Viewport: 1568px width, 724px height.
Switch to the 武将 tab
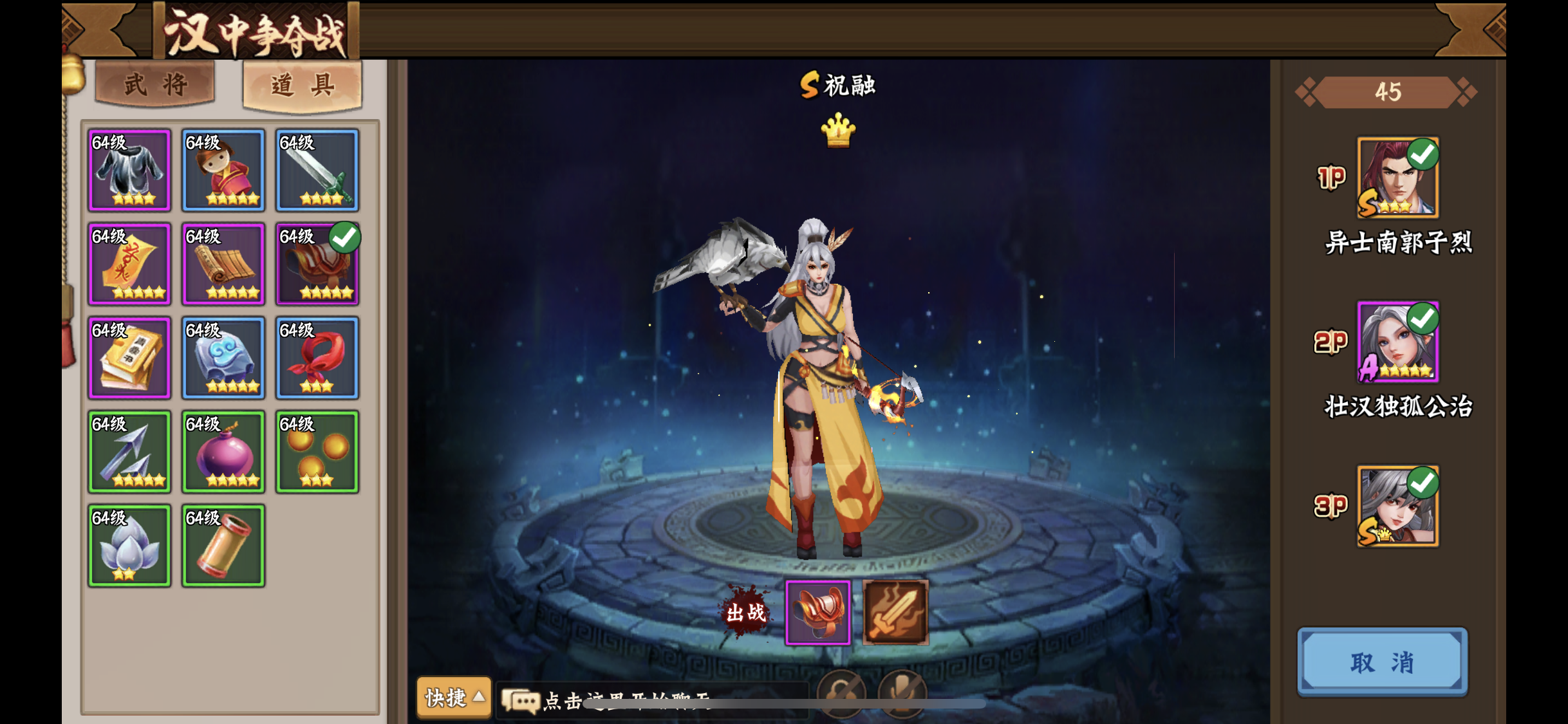click(153, 84)
